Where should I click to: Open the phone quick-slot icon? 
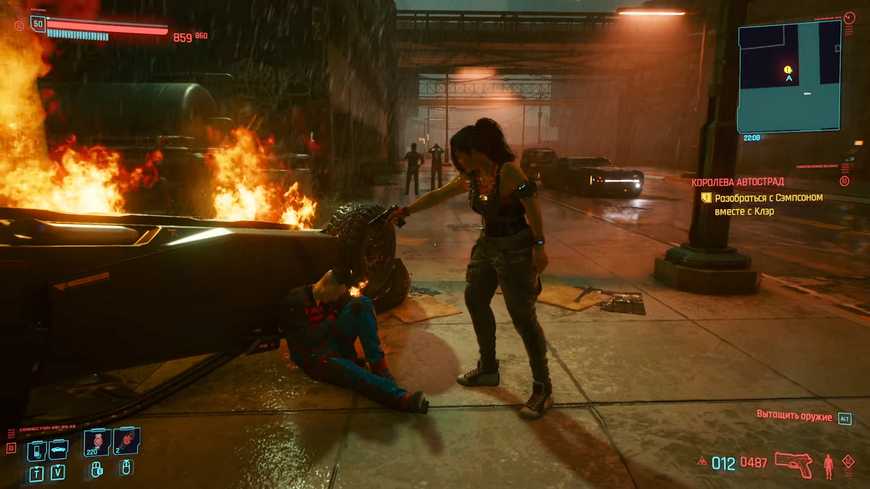point(36,450)
